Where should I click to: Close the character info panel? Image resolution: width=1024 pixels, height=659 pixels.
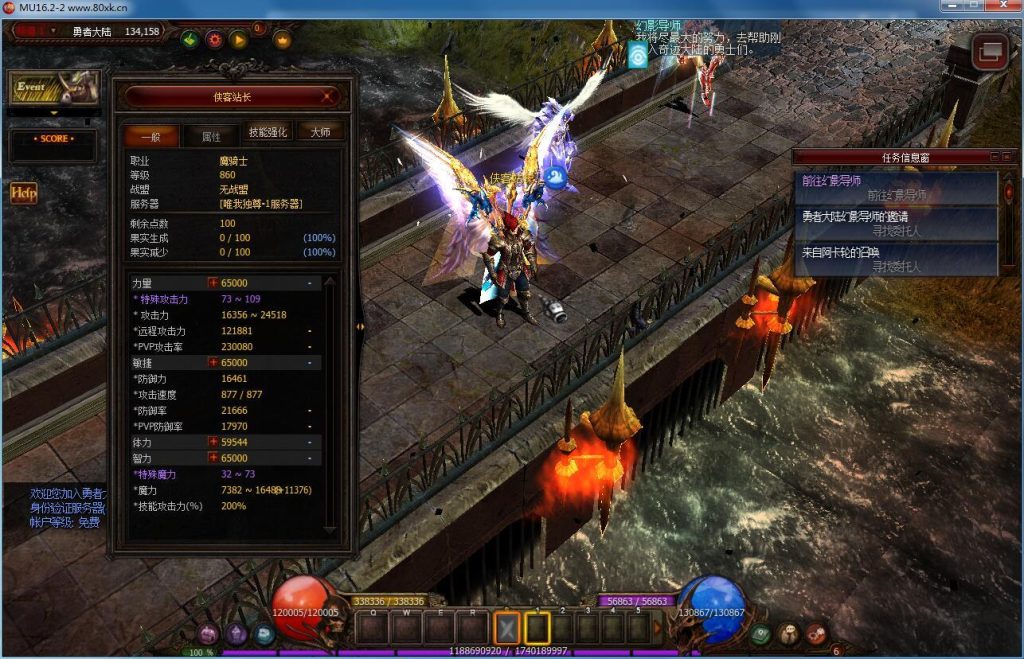[328, 97]
